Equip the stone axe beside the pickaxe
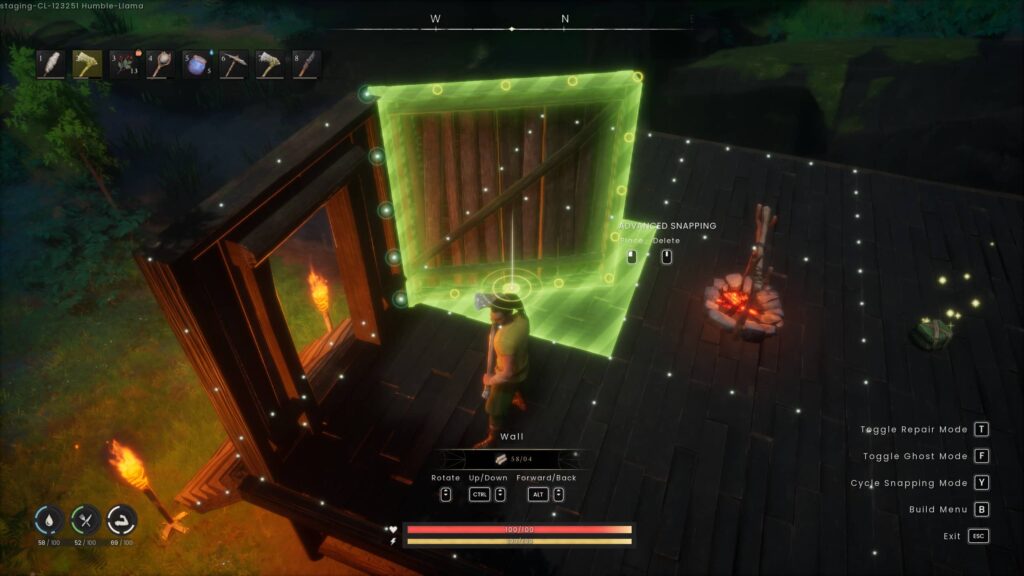 tap(270, 64)
